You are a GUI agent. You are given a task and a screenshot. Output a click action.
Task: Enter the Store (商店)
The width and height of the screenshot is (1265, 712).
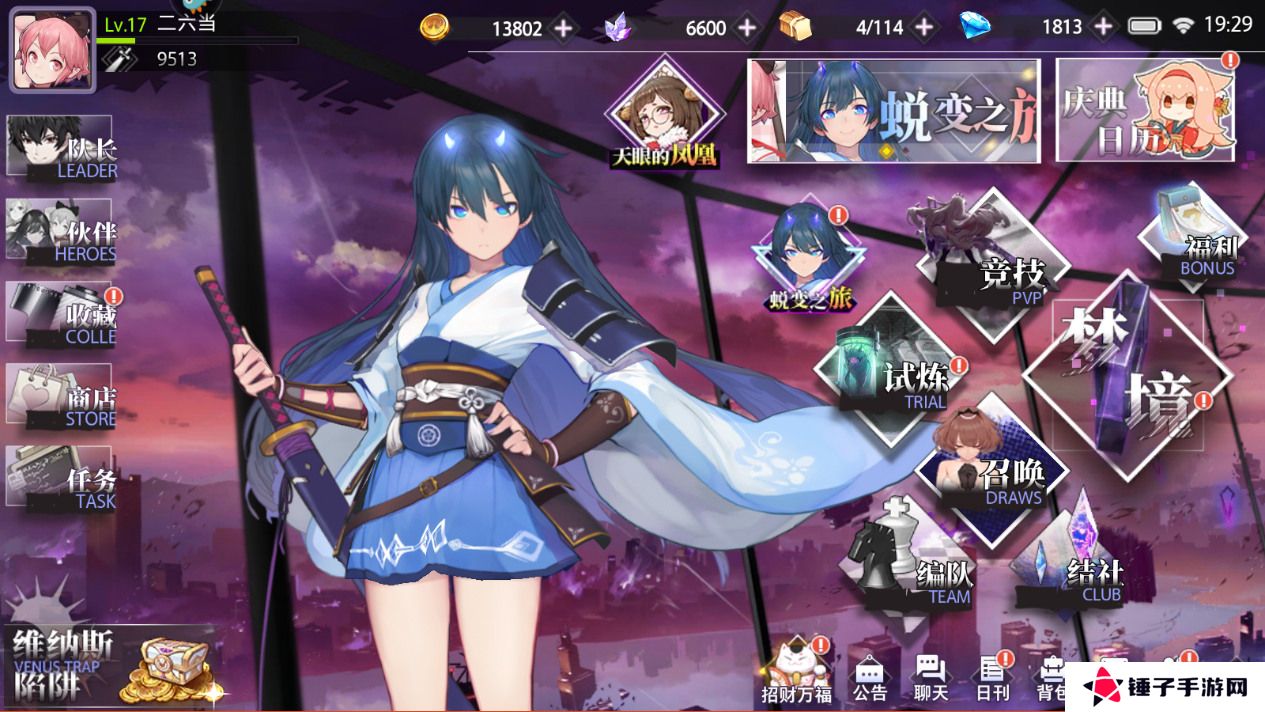(62, 396)
